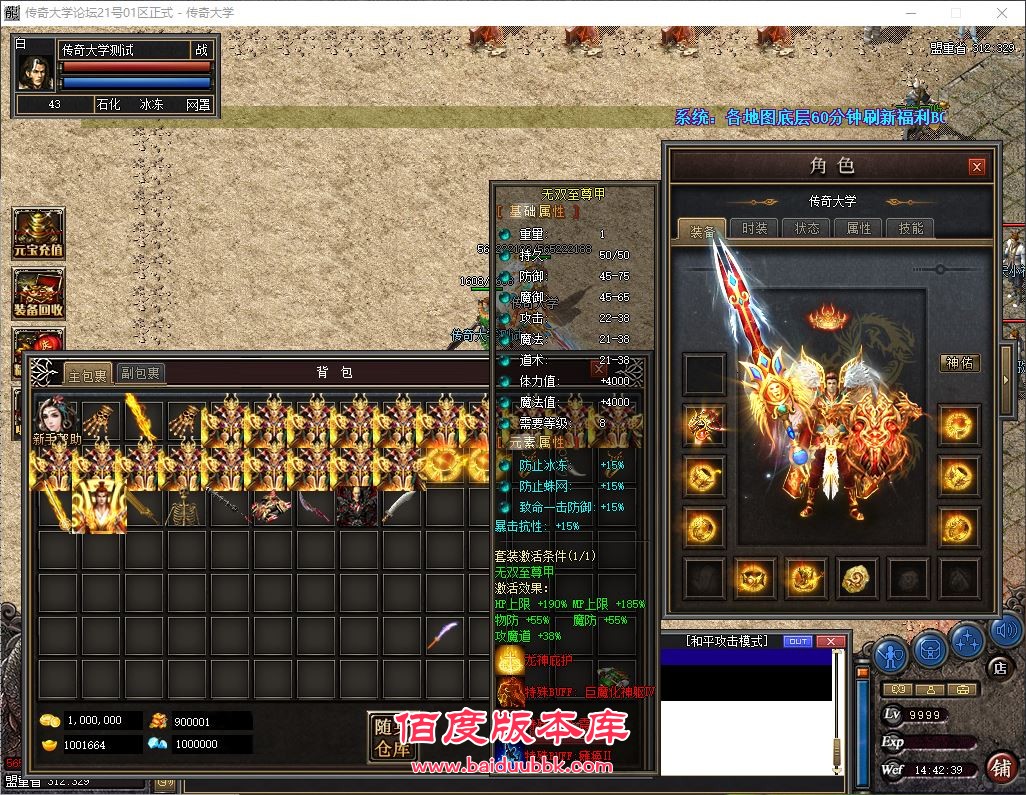Switch to the 时装 fashion tab
The height and width of the screenshot is (795, 1026).
755,228
